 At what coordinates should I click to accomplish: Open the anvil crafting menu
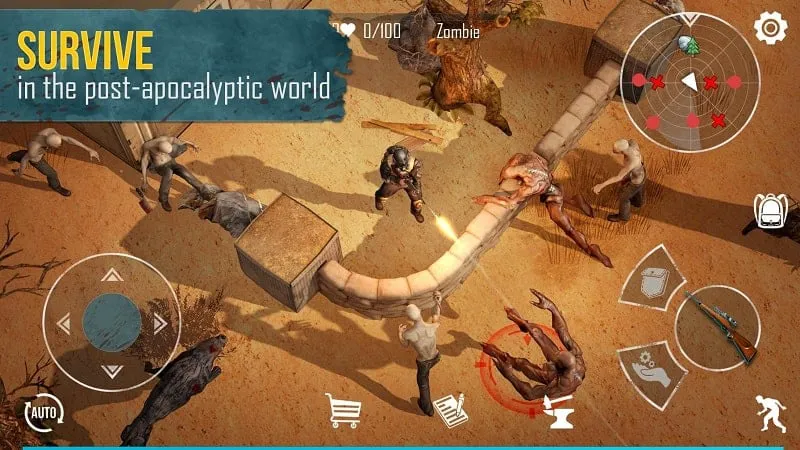click(557, 412)
